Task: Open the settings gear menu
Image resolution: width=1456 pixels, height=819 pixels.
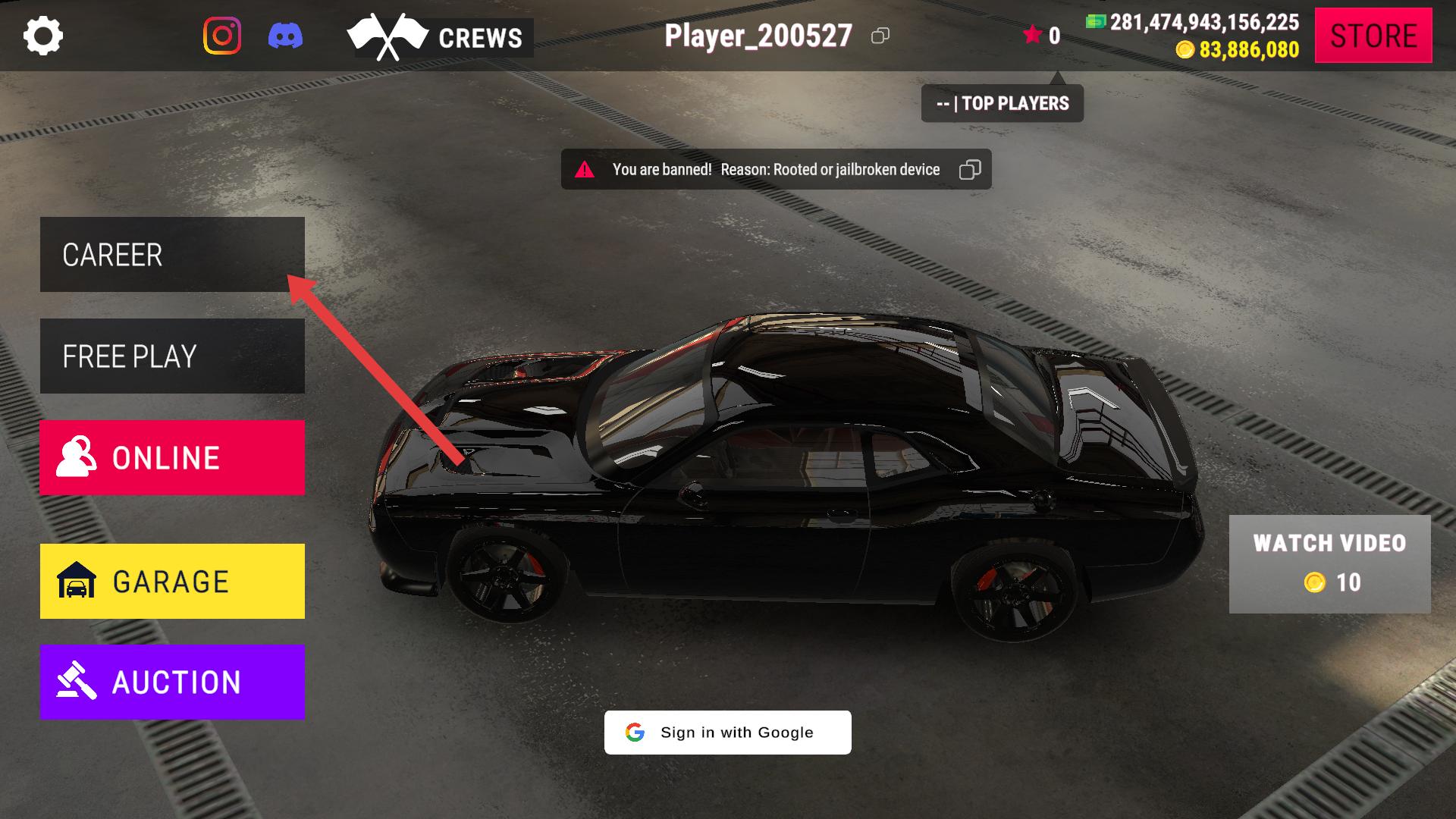Action: point(43,36)
